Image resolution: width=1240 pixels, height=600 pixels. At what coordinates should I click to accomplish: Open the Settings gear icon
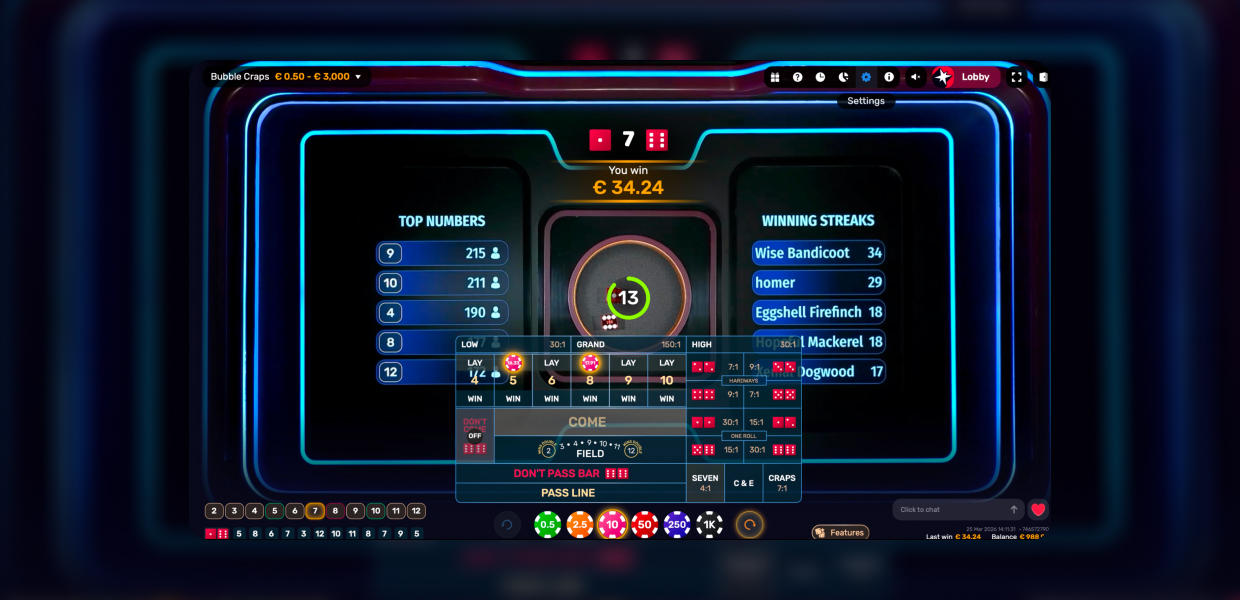coord(866,77)
